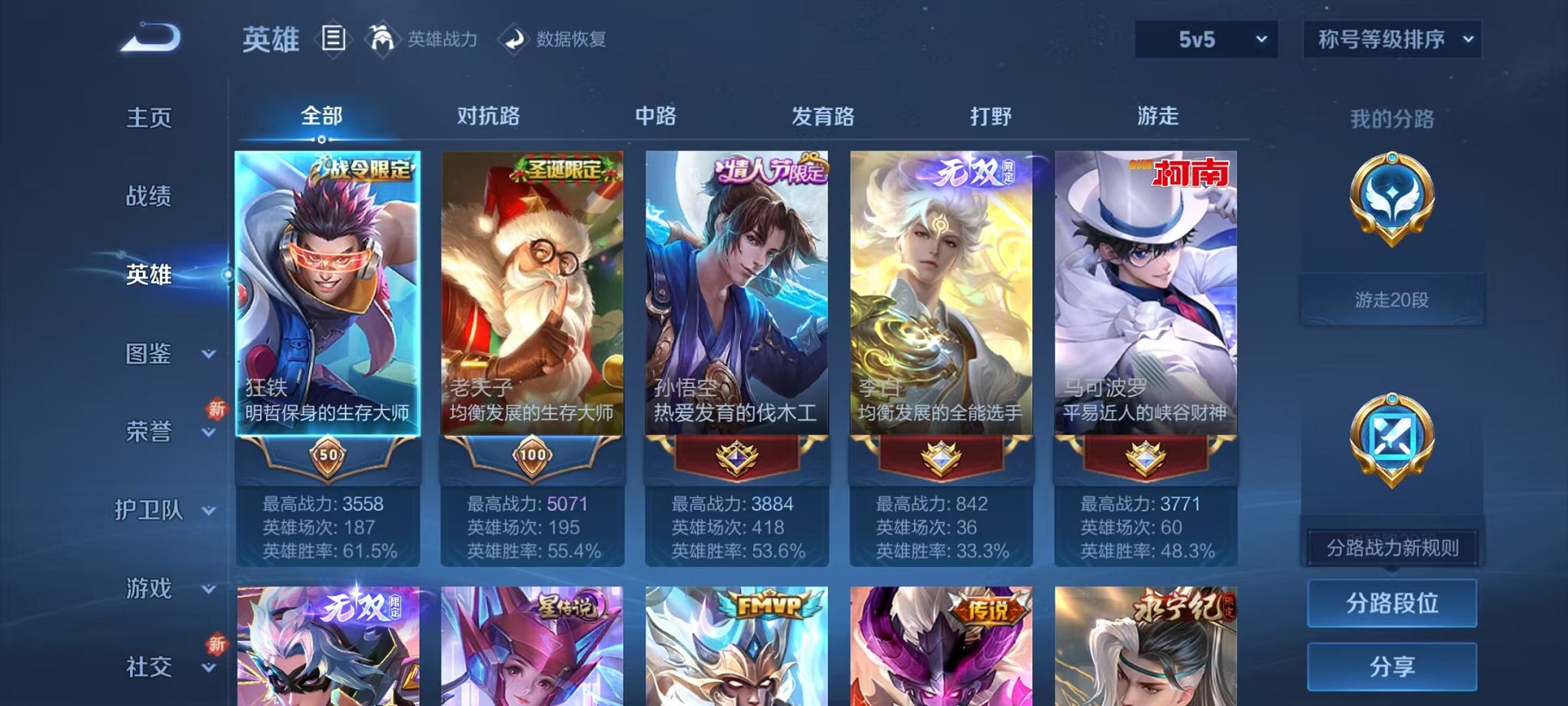1568x706 pixels.
Task: Open the hero list icon beside 英雄 title
Action: [x=334, y=38]
